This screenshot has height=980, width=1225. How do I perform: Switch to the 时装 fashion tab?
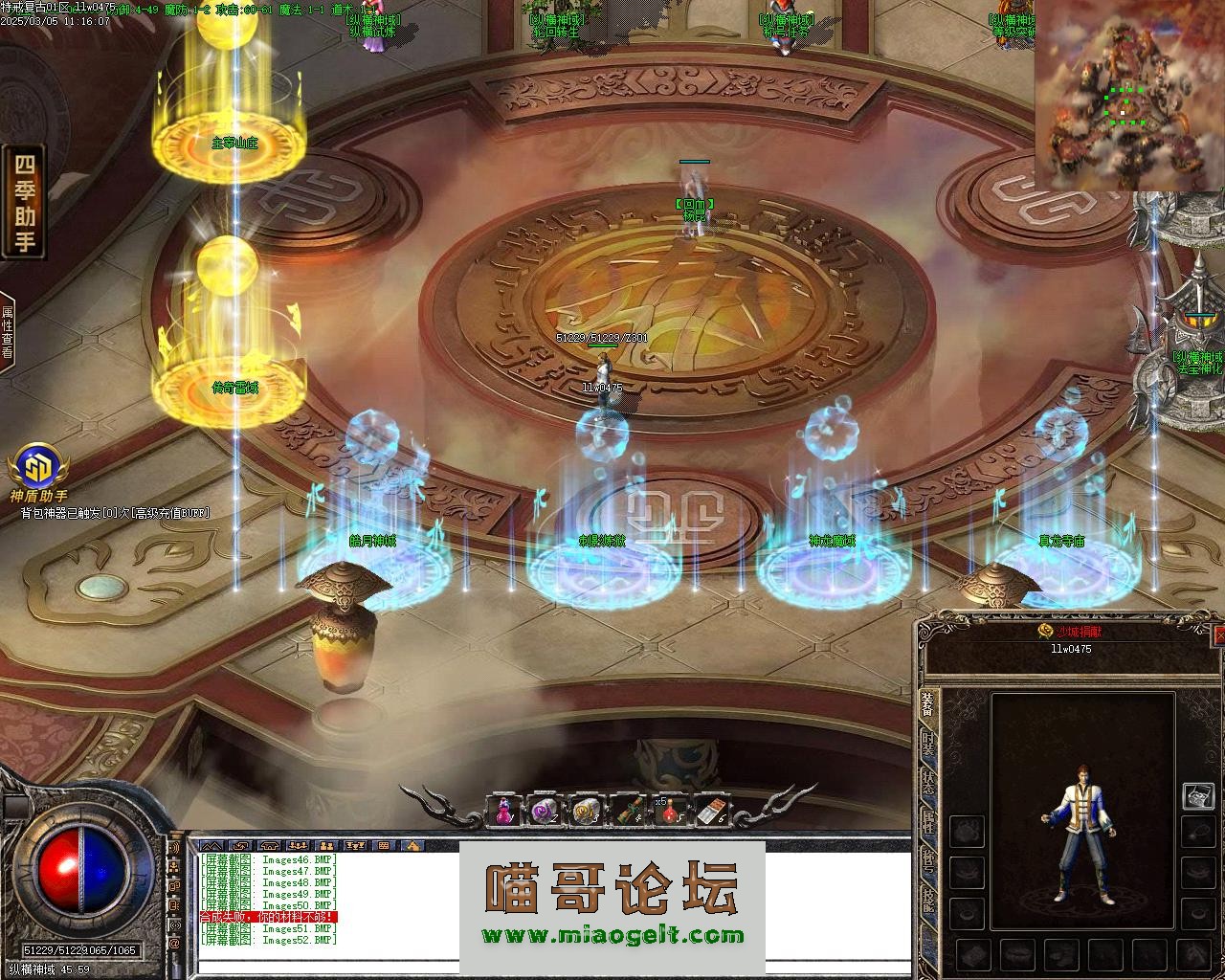(x=927, y=745)
